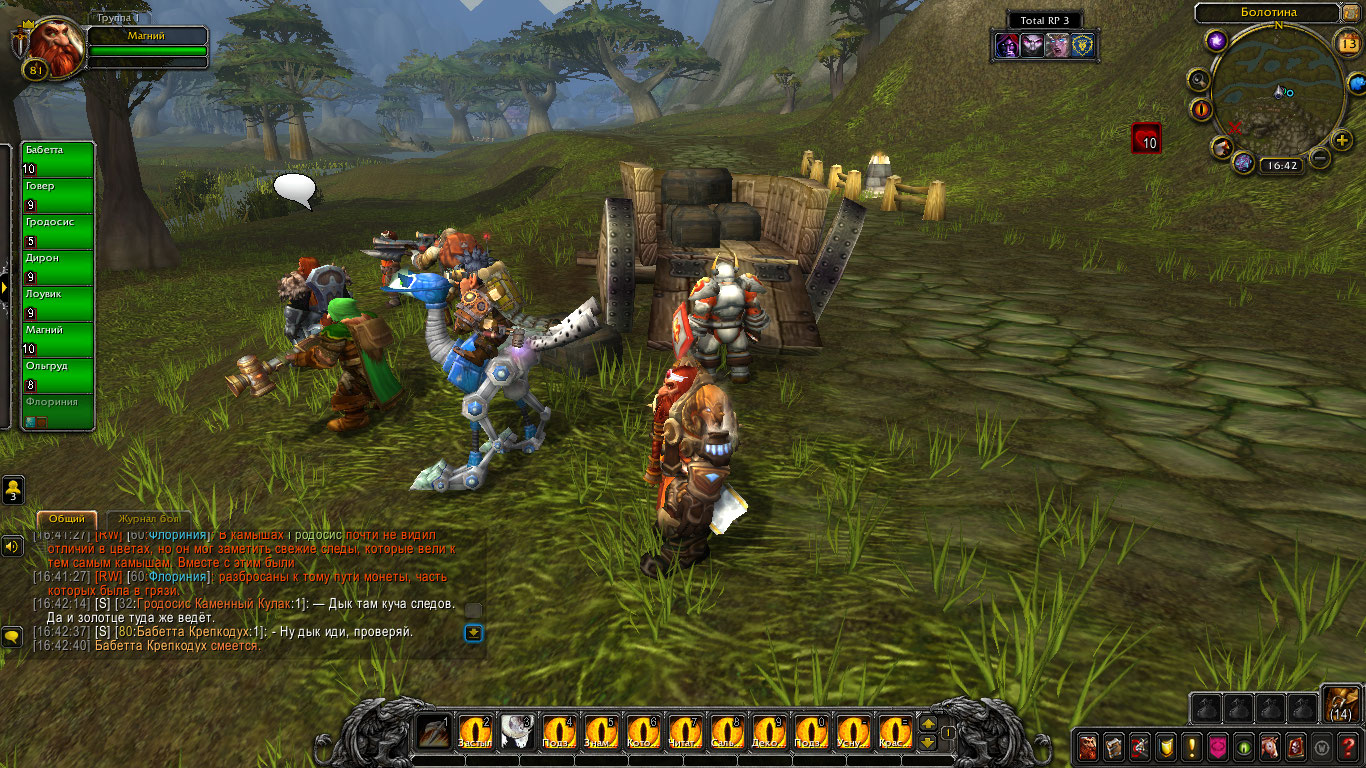Open the red question mark help button
Screen dimensions: 1366x768
point(1348,746)
